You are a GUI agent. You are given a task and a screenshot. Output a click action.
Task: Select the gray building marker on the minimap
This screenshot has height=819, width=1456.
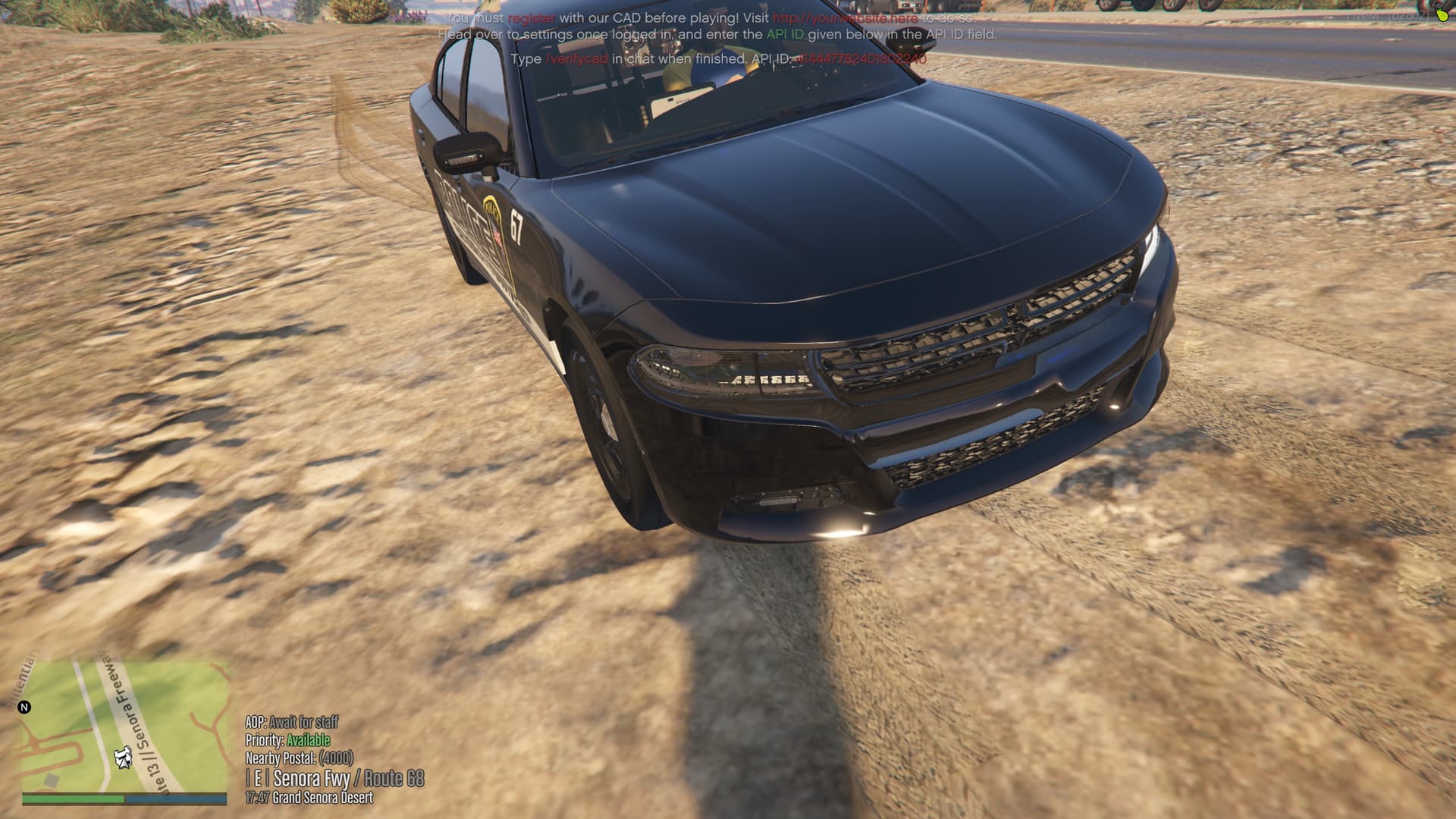(x=51, y=780)
